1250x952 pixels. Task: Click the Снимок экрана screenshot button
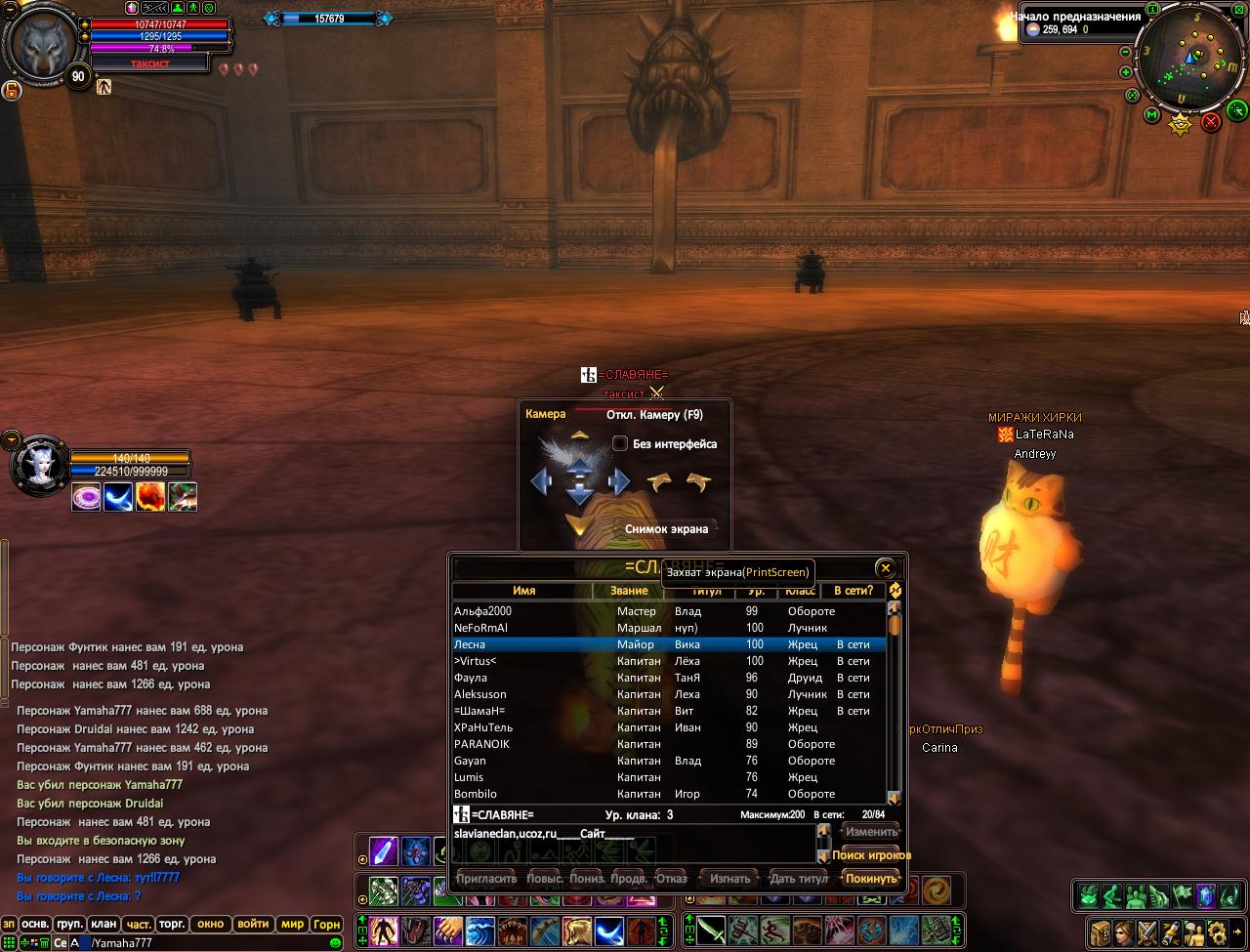(666, 529)
